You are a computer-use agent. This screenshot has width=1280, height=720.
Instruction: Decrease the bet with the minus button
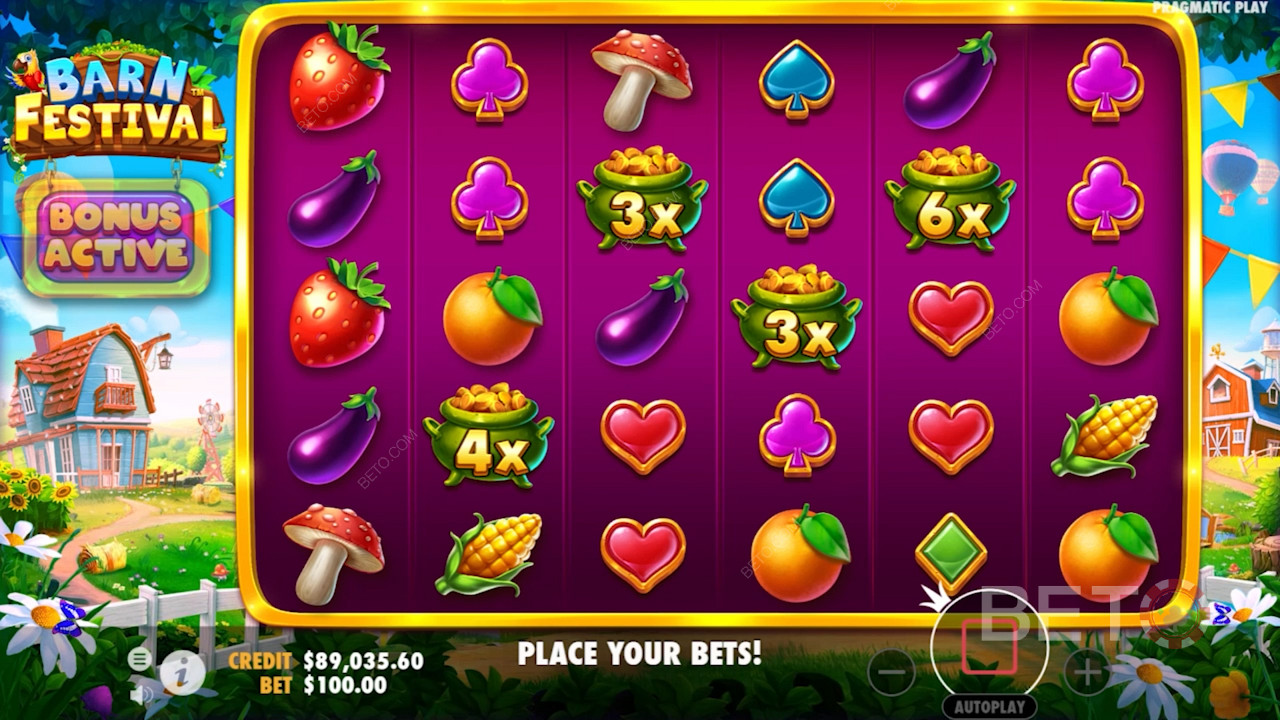891,672
